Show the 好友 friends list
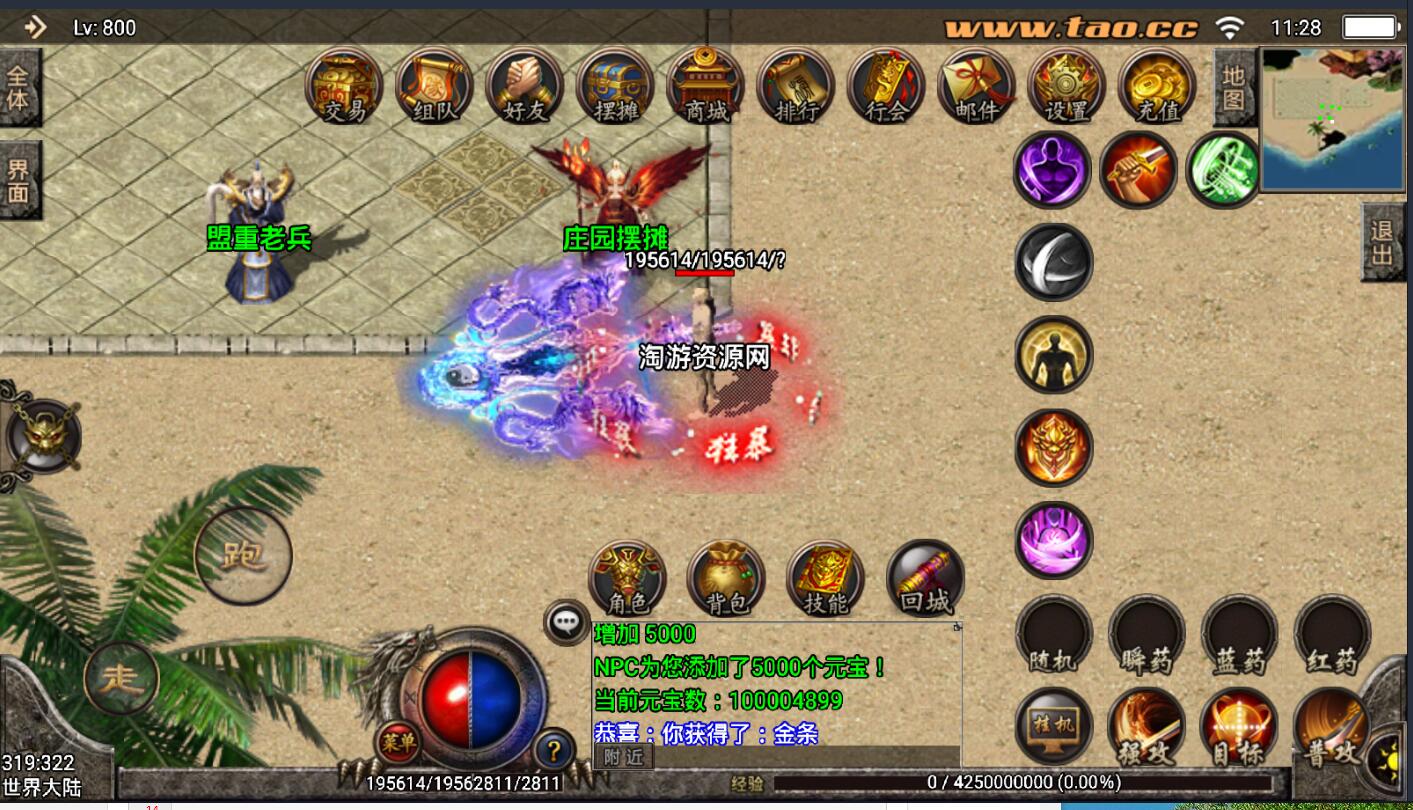 tap(525, 86)
